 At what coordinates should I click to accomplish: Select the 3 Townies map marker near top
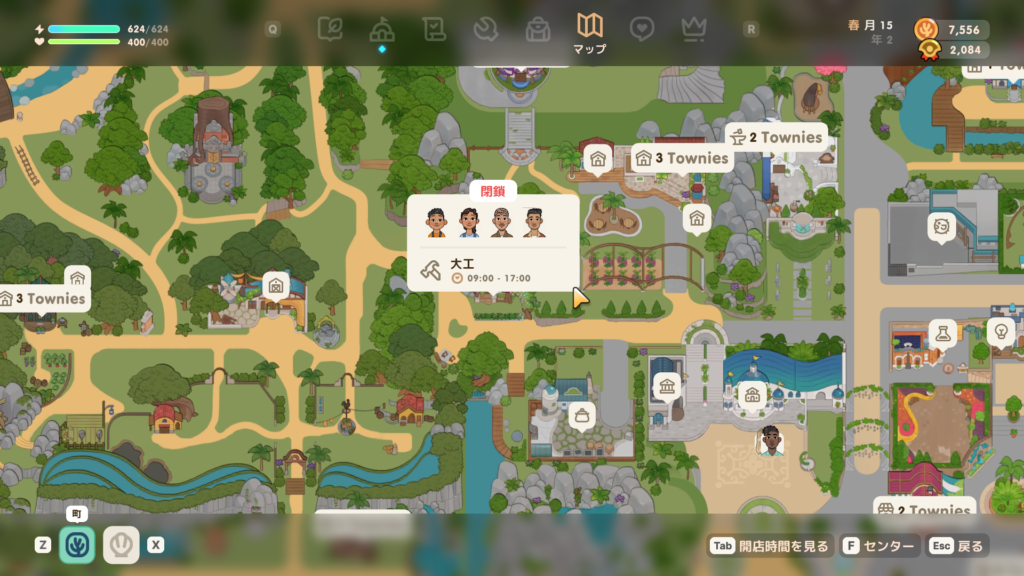682,158
